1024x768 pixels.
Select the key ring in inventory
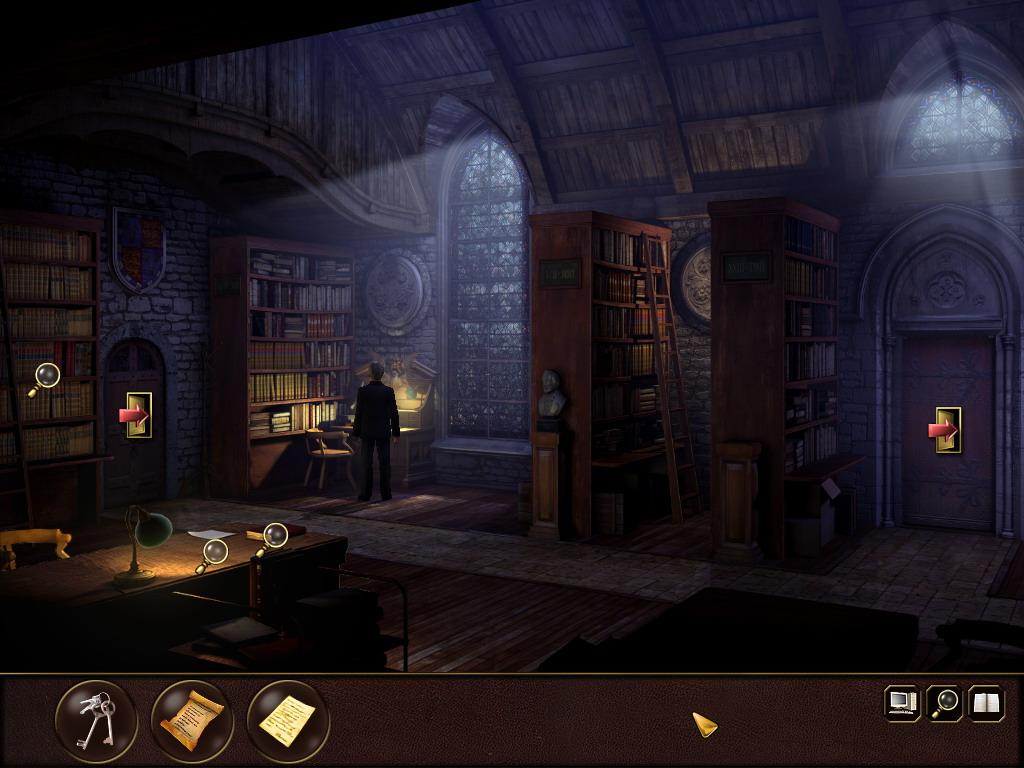click(x=96, y=720)
